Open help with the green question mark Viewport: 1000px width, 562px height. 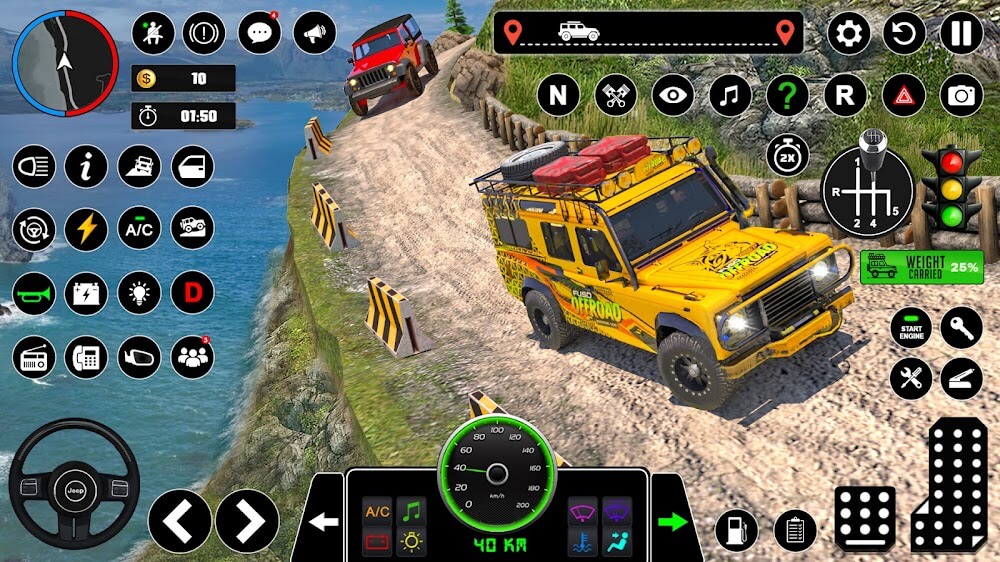click(x=787, y=96)
